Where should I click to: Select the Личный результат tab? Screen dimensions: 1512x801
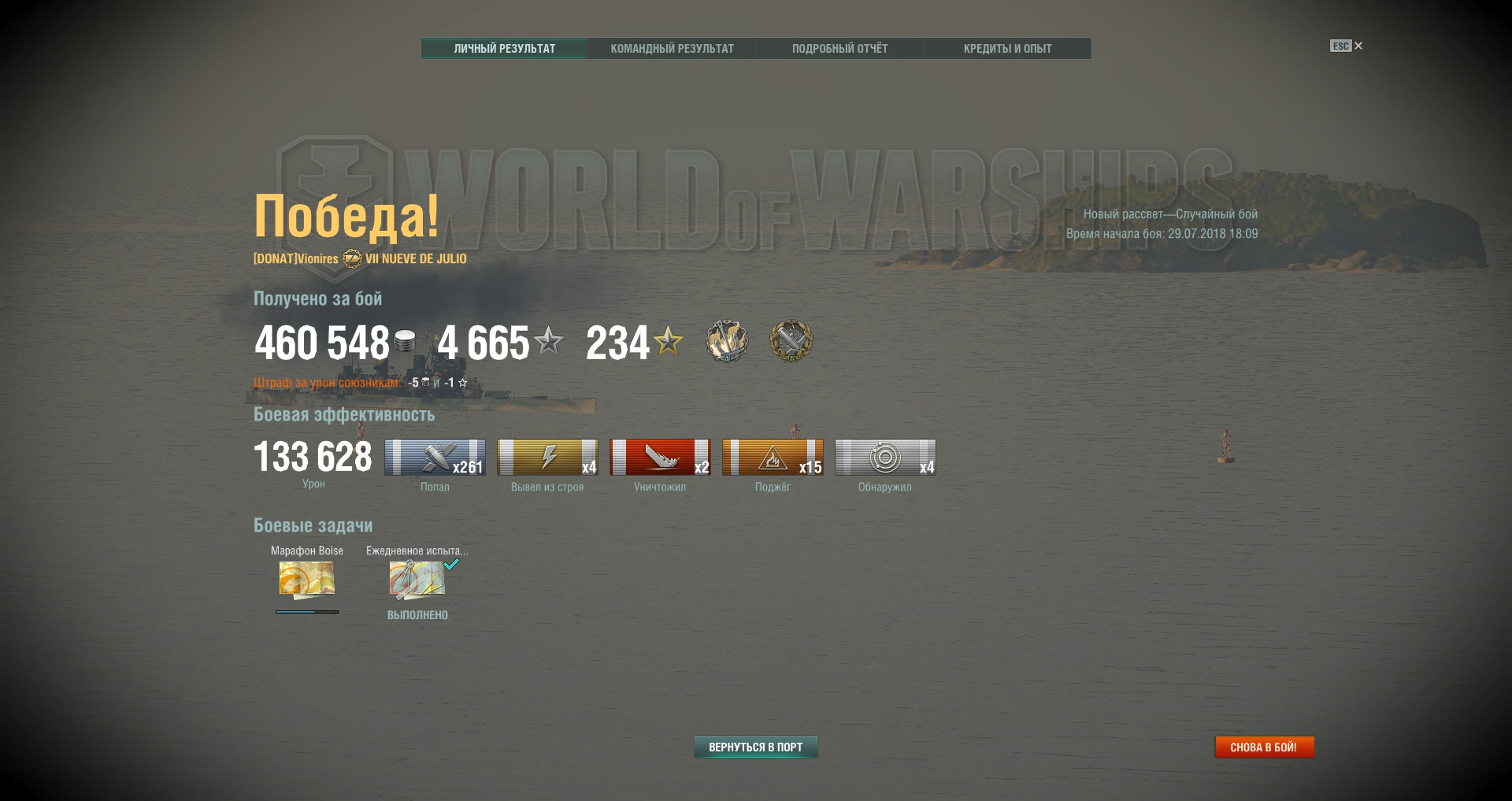[x=504, y=49]
